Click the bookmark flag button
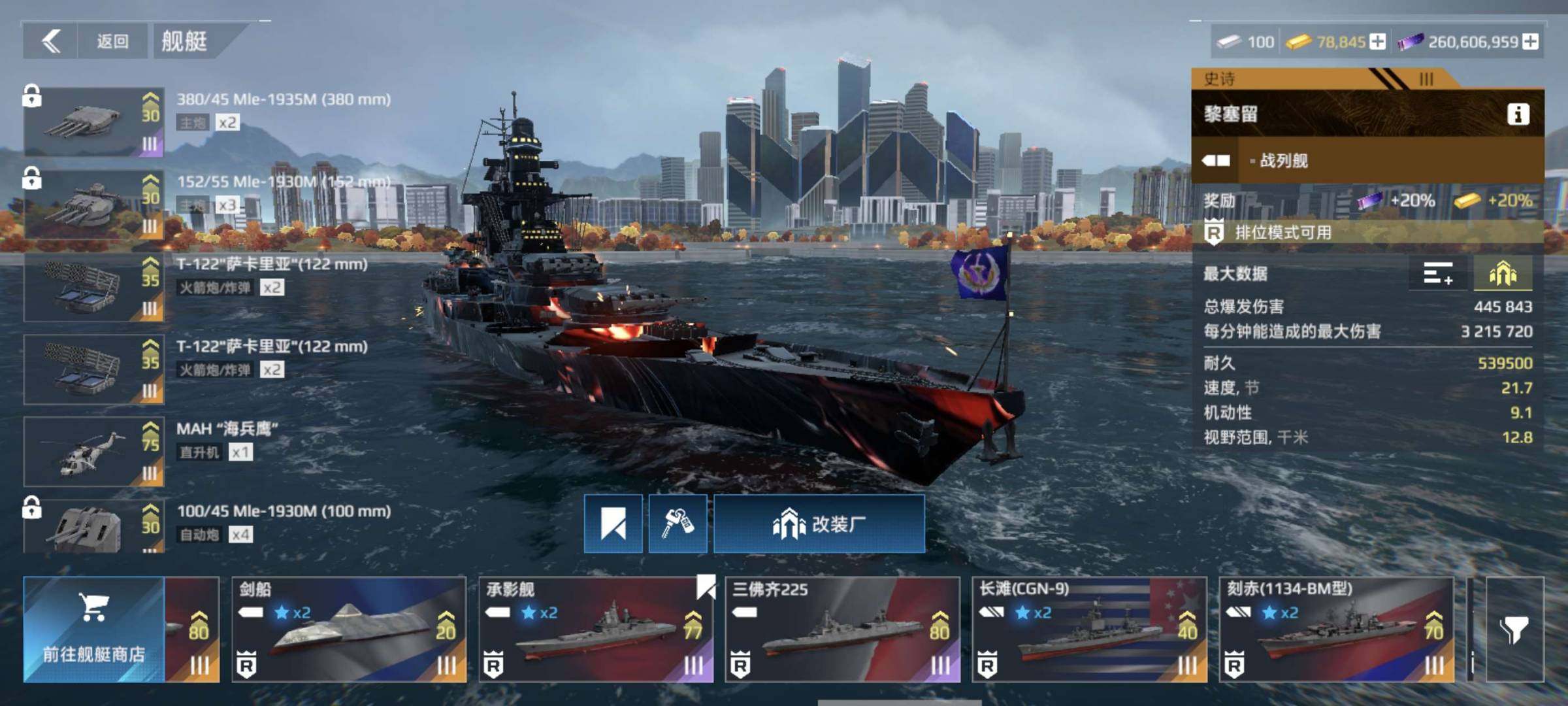The width and height of the screenshot is (1568, 706). [x=613, y=524]
